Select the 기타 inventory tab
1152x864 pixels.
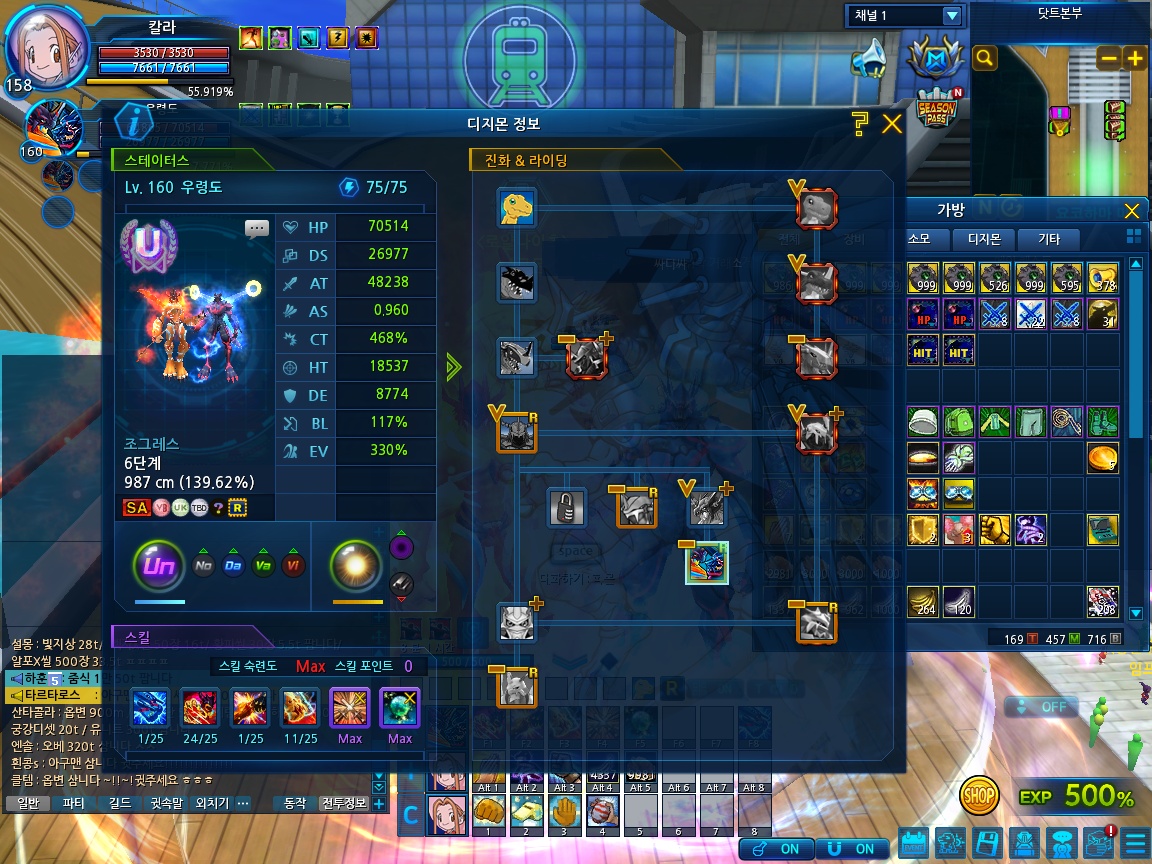tap(1048, 239)
